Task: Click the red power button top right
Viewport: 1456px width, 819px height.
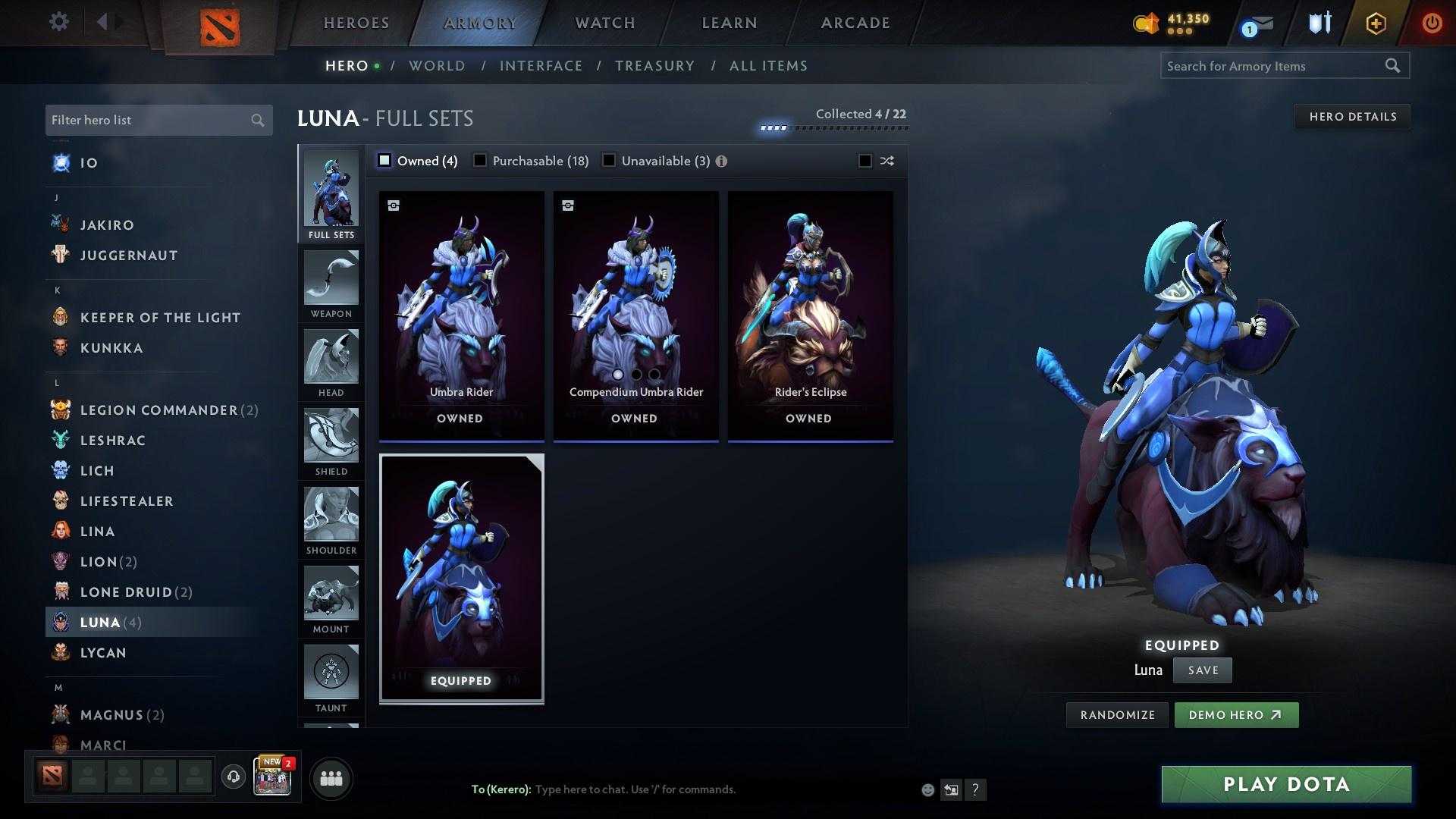Action: click(x=1432, y=23)
